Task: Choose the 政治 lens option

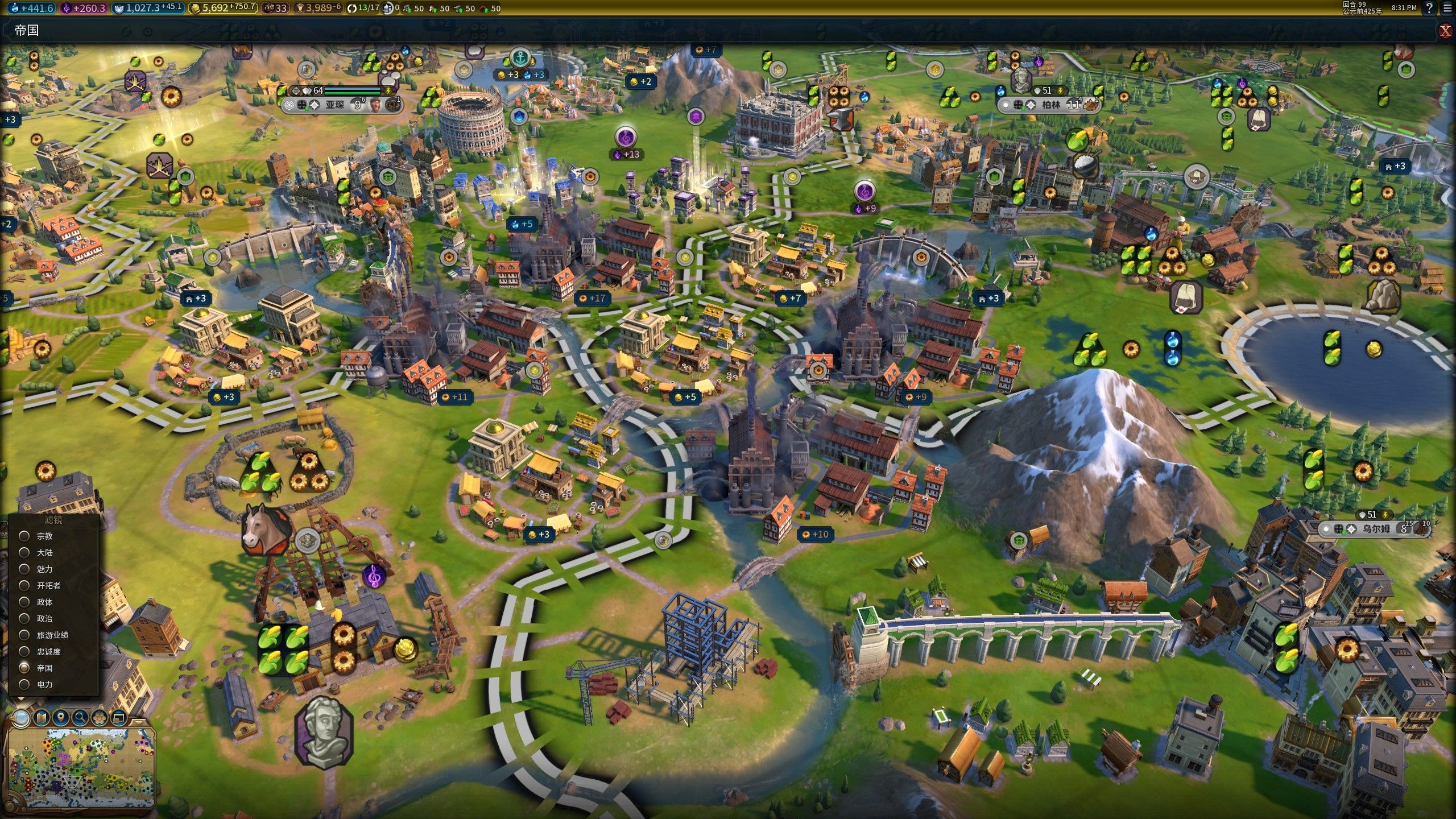Action: tap(24, 618)
